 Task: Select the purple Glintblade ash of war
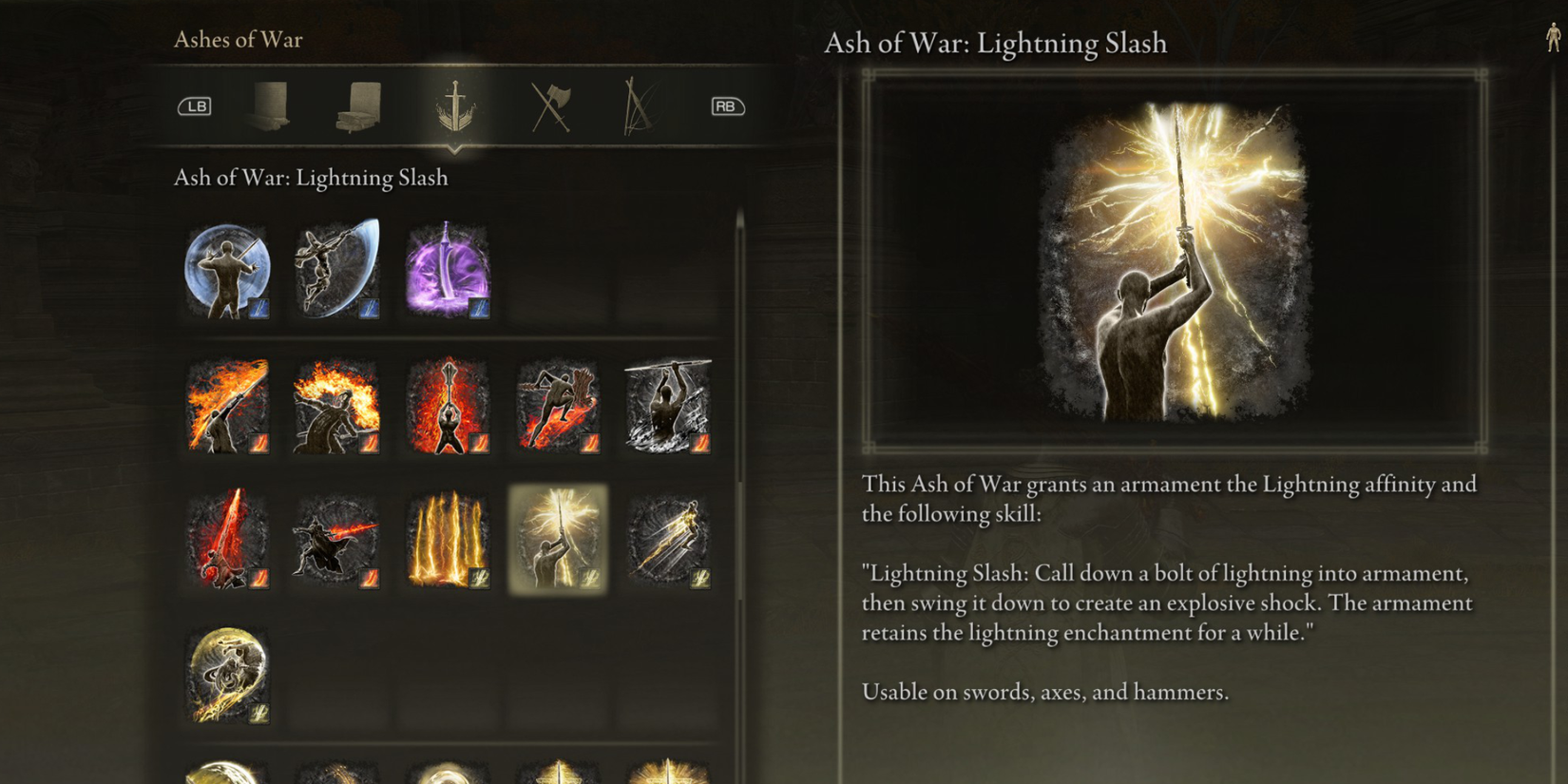[x=447, y=271]
